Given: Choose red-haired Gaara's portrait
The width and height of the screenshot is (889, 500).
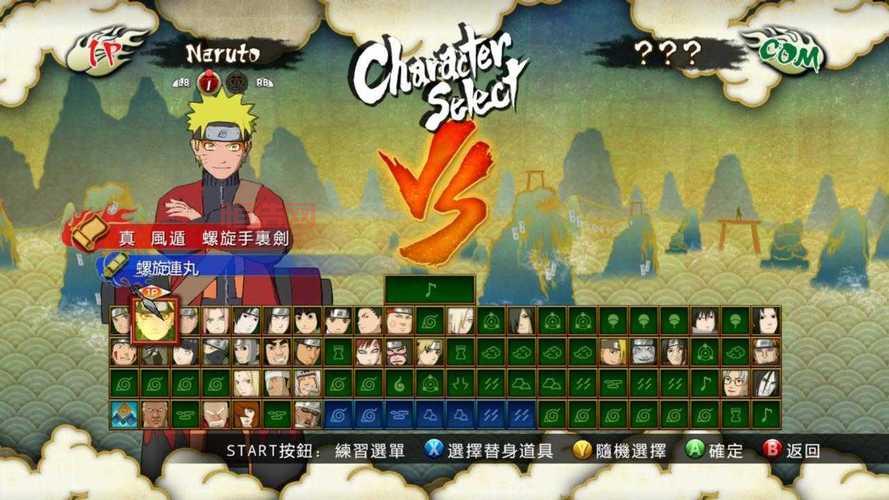Looking at the screenshot, I should 369,352.
